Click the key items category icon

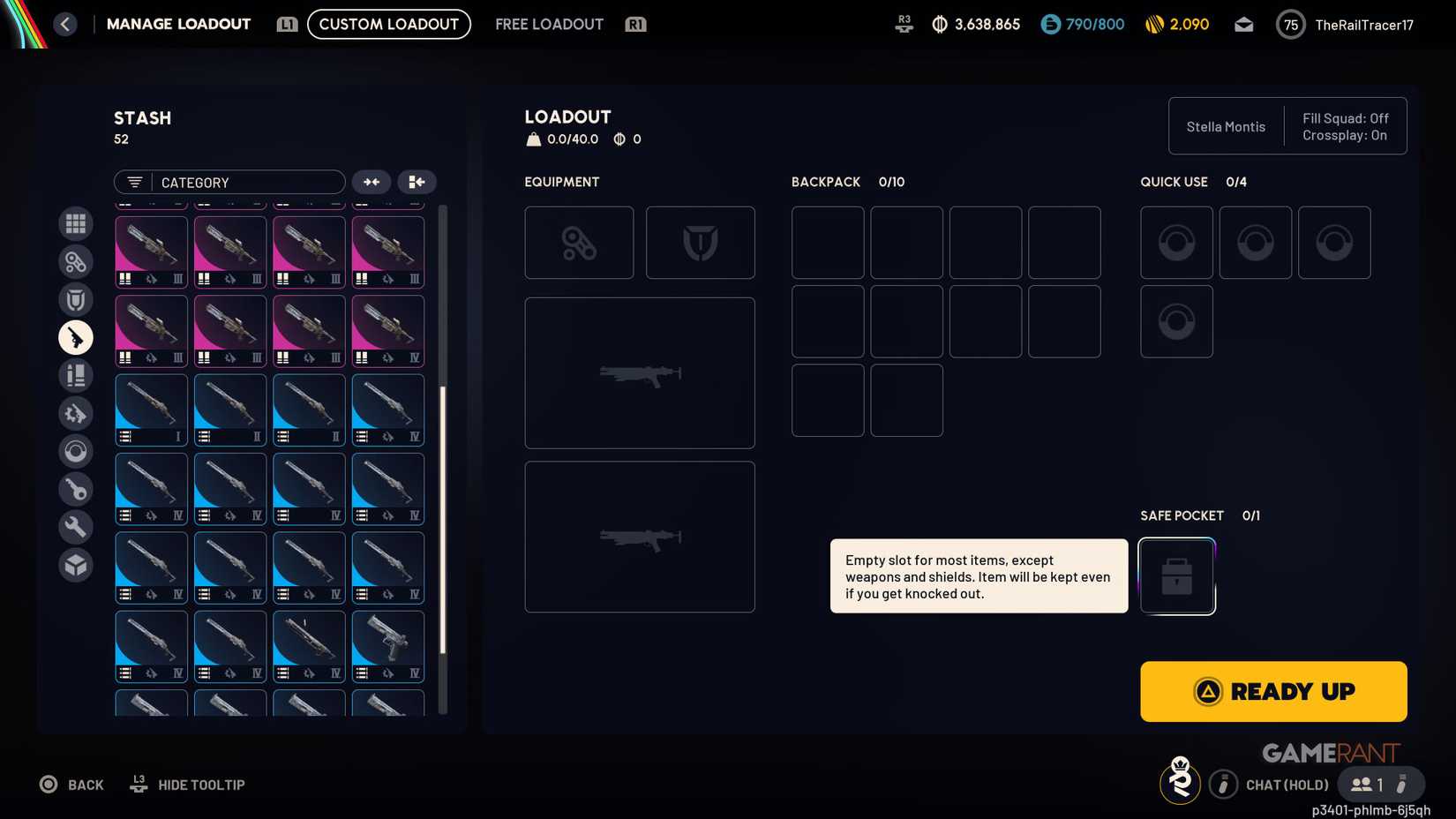(x=75, y=489)
